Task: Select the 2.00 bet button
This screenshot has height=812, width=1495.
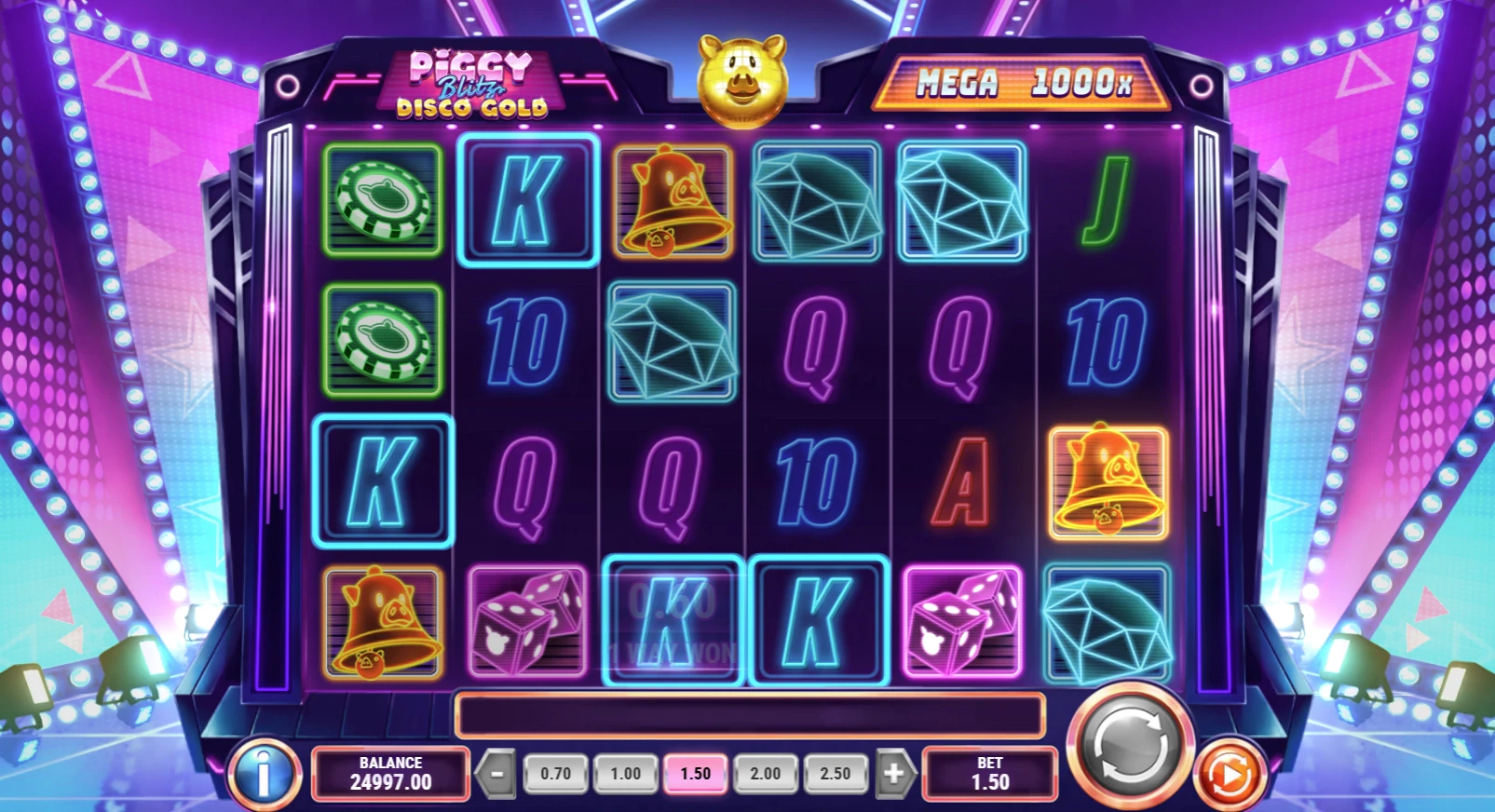Action: [765, 773]
